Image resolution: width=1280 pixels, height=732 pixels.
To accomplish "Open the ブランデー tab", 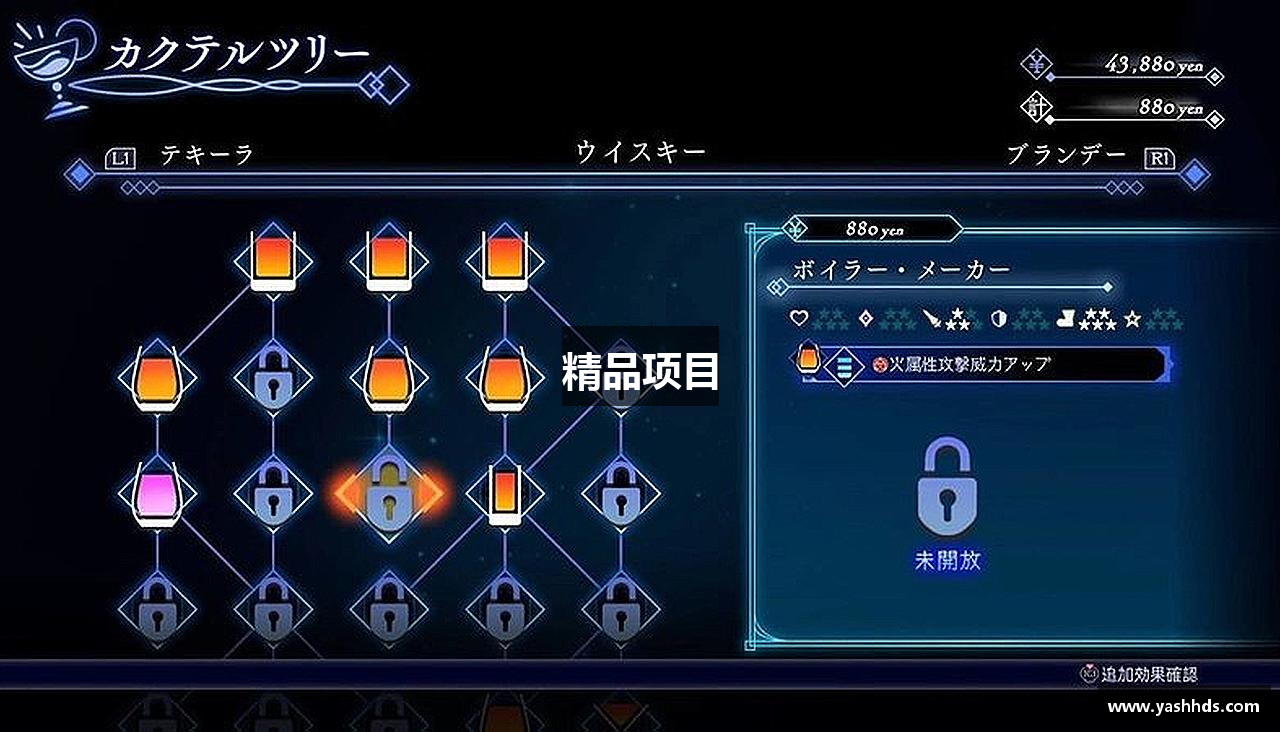I will 1068,152.
